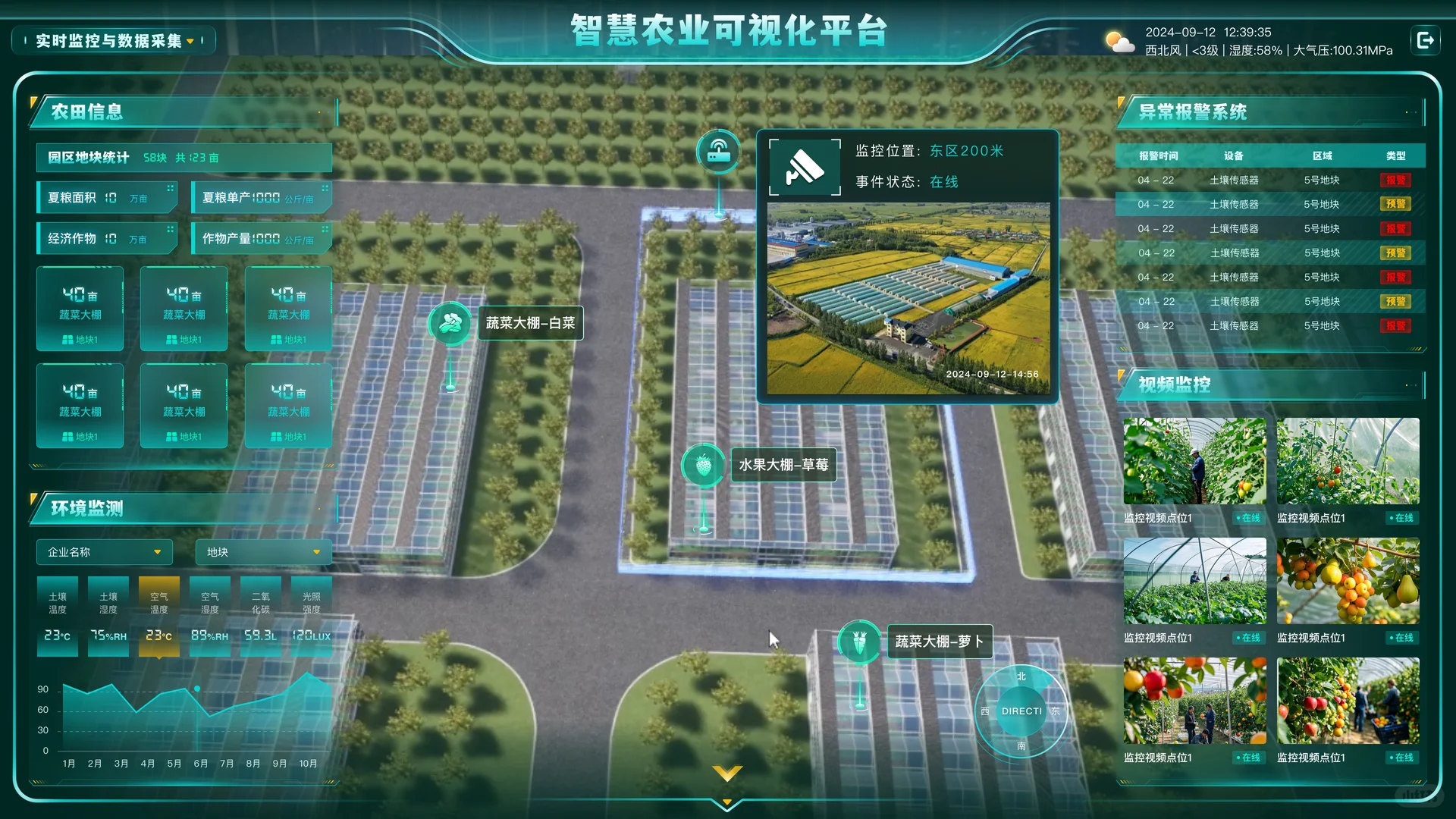Click the 东区200米 monitoring location link
Viewport: 1456px width, 819px height.
pos(966,150)
